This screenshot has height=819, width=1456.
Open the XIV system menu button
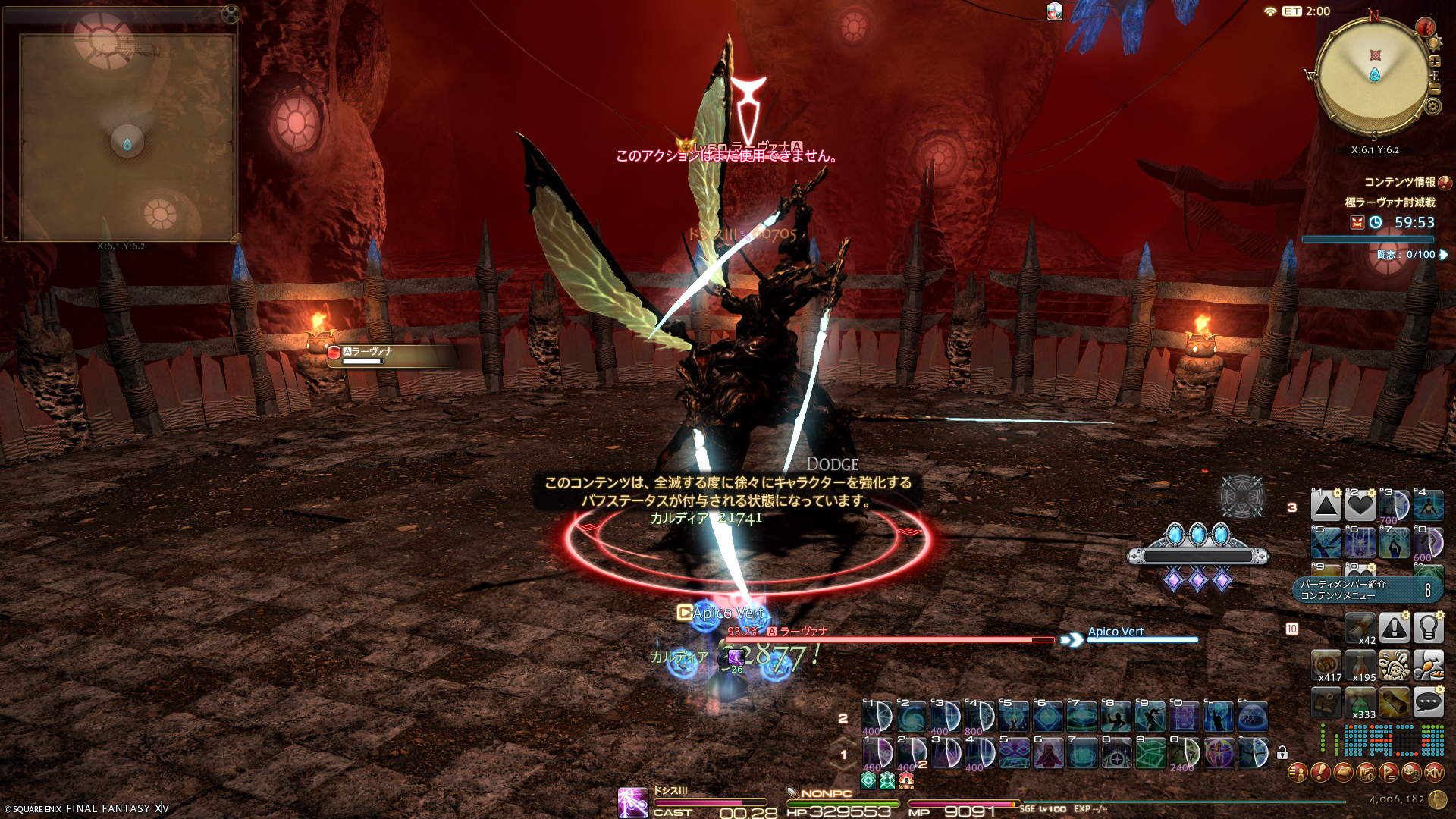point(1434,773)
